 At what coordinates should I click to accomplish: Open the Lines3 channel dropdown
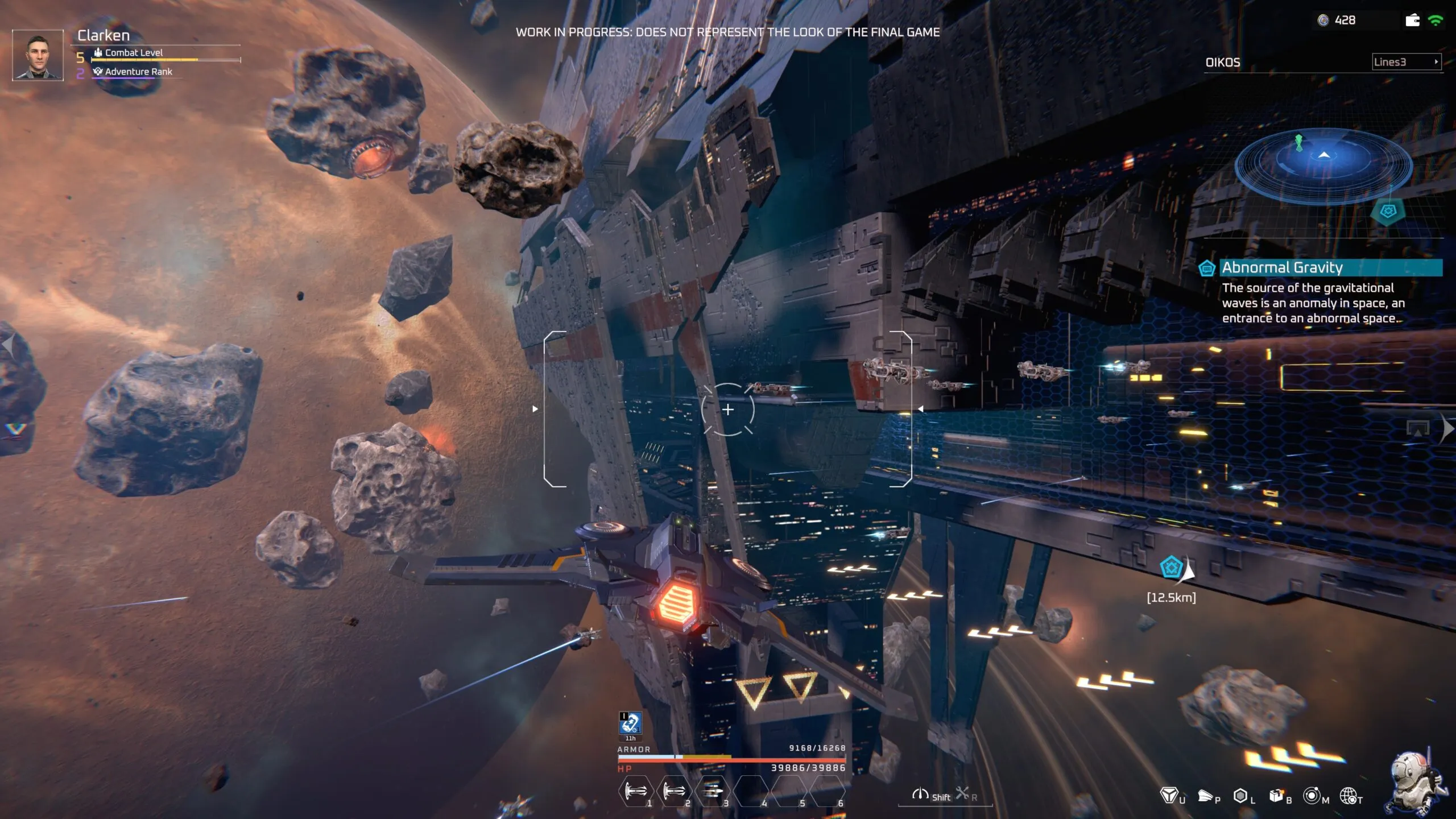tap(1407, 62)
